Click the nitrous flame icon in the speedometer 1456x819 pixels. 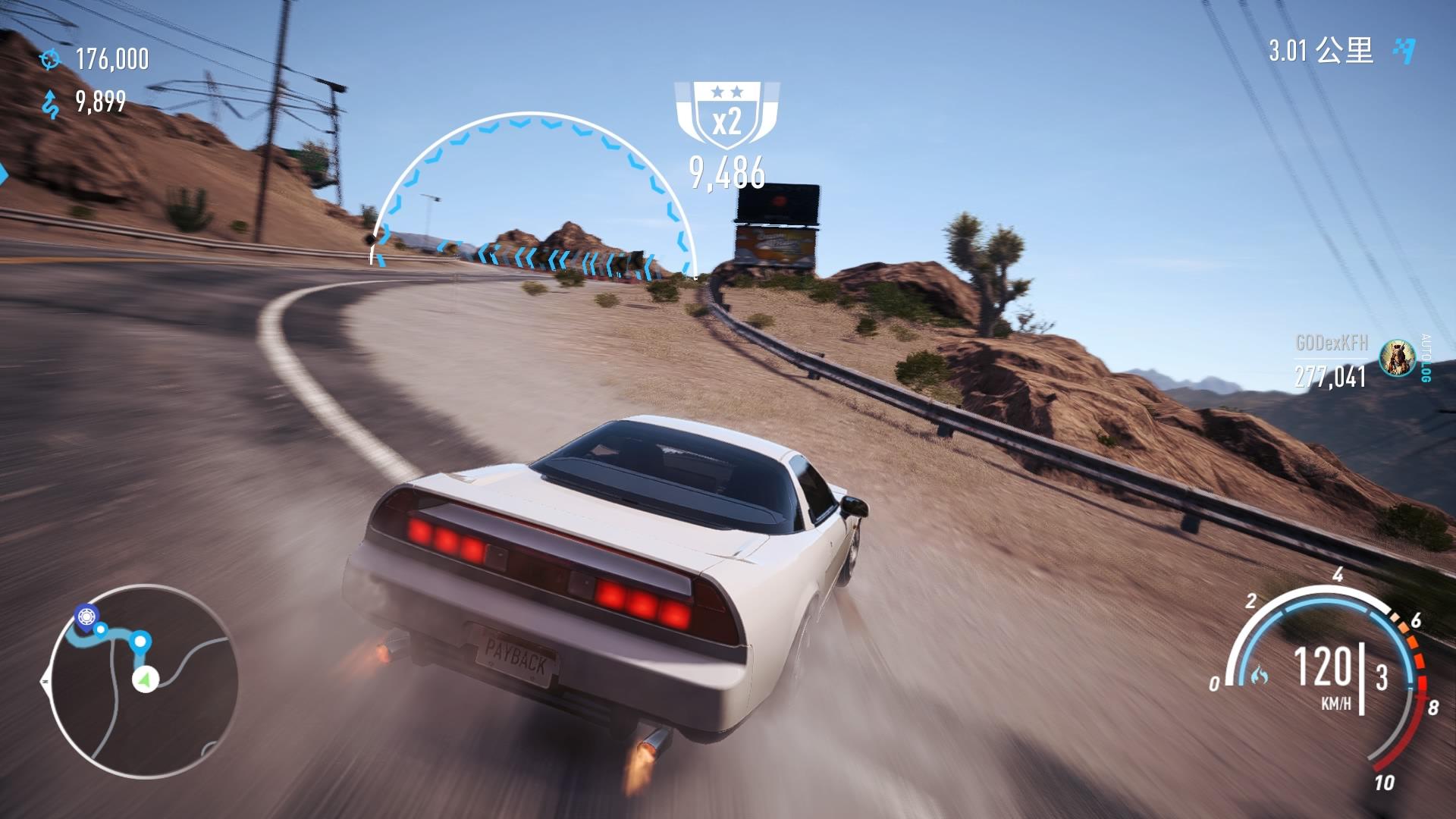coord(1259,674)
